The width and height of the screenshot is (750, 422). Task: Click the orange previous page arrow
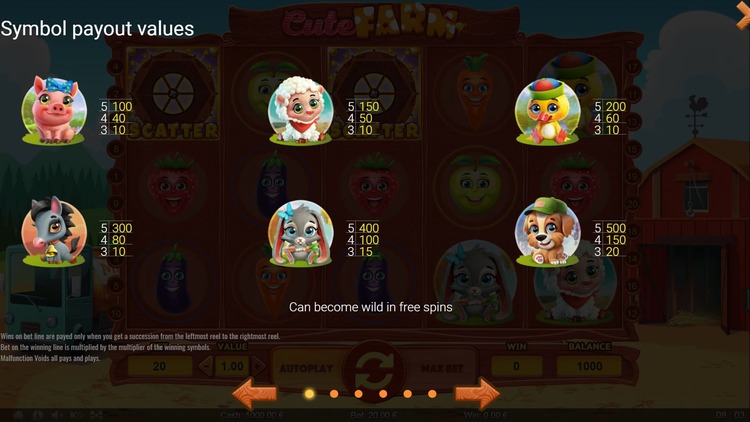point(255,392)
